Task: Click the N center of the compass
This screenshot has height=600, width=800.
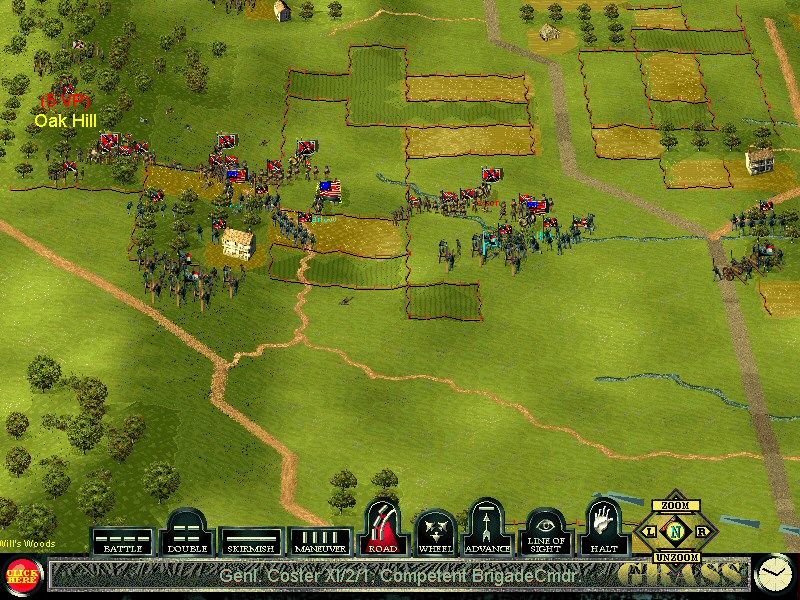Action: click(675, 531)
